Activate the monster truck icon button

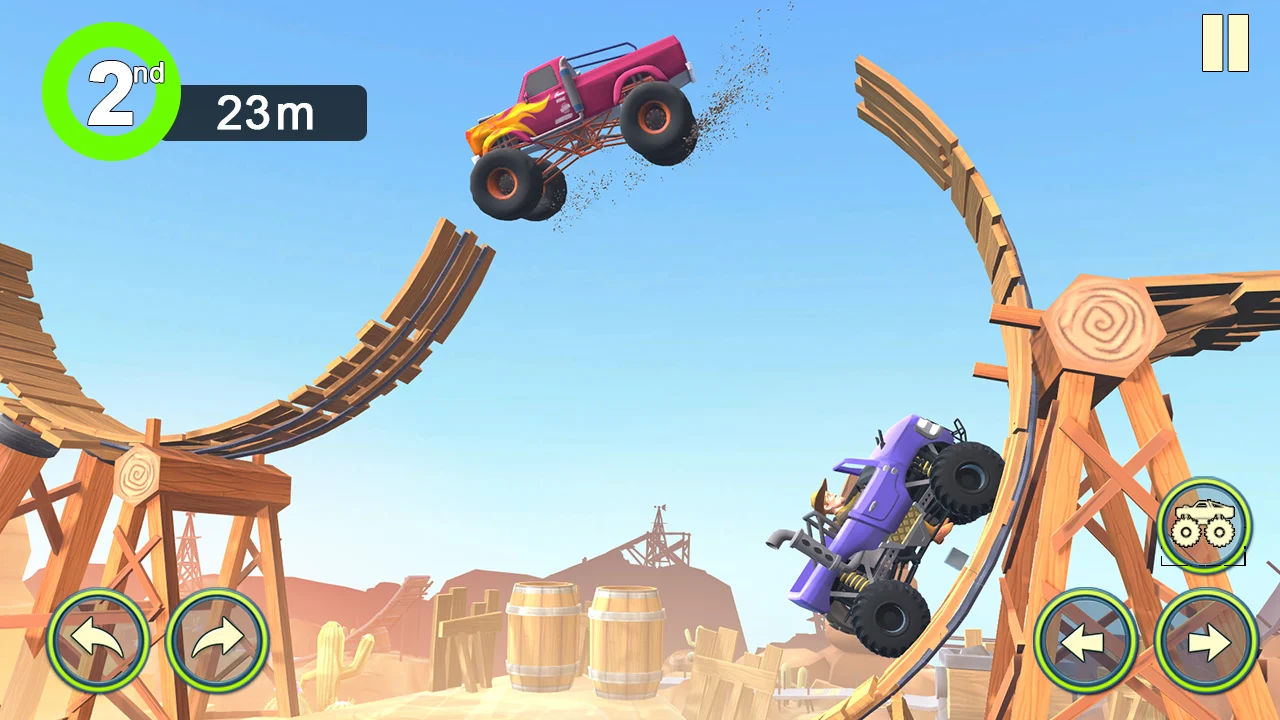(1204, 524)
